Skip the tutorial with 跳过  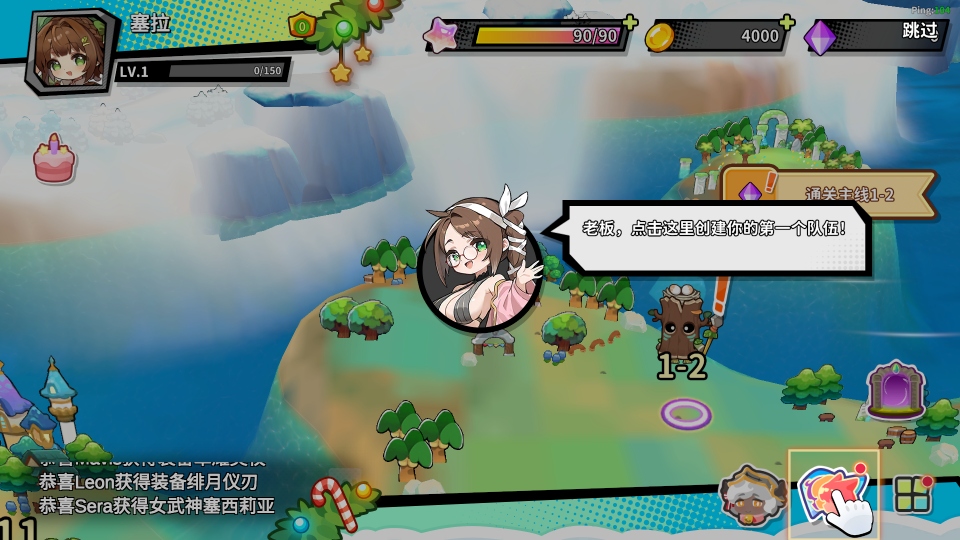(x=920, y=32)
